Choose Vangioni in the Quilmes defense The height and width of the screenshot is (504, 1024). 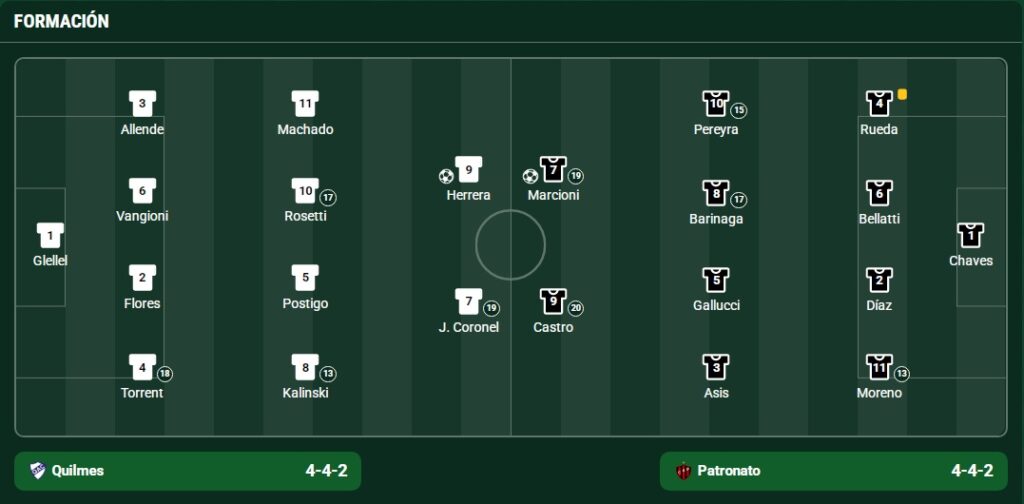[x=142, y=191]
